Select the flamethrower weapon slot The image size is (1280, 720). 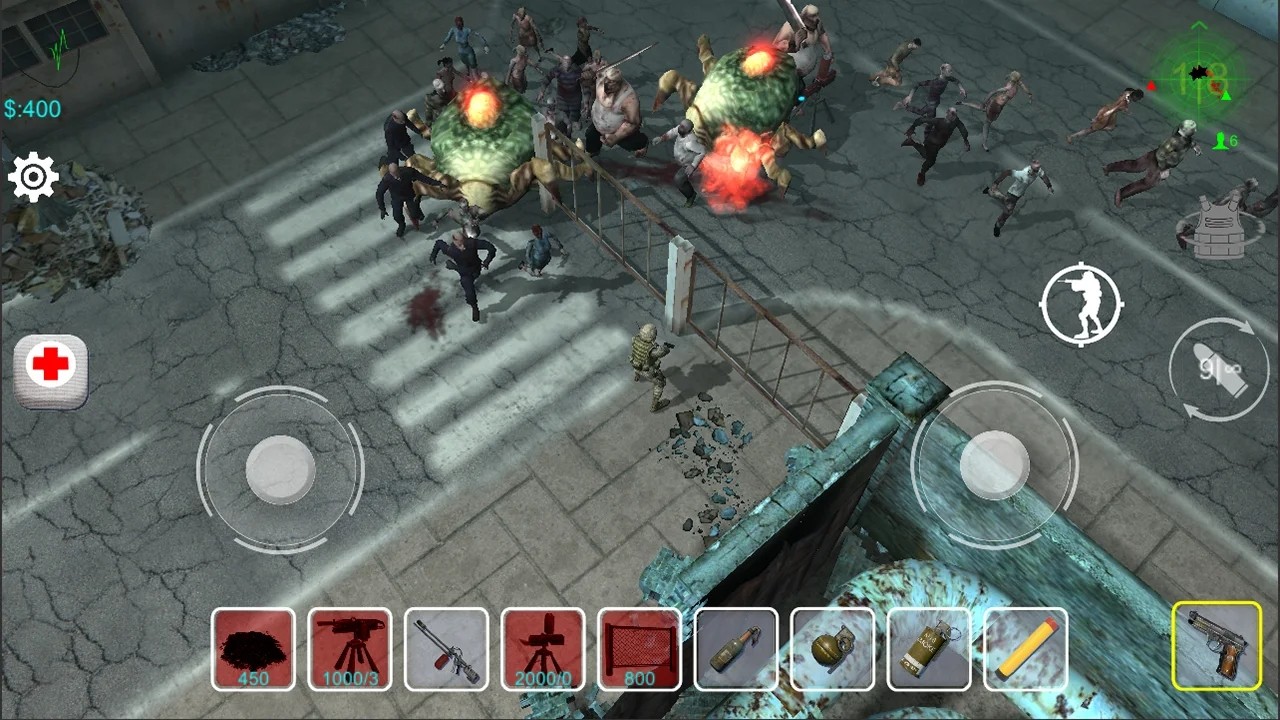tap(446, 649)
